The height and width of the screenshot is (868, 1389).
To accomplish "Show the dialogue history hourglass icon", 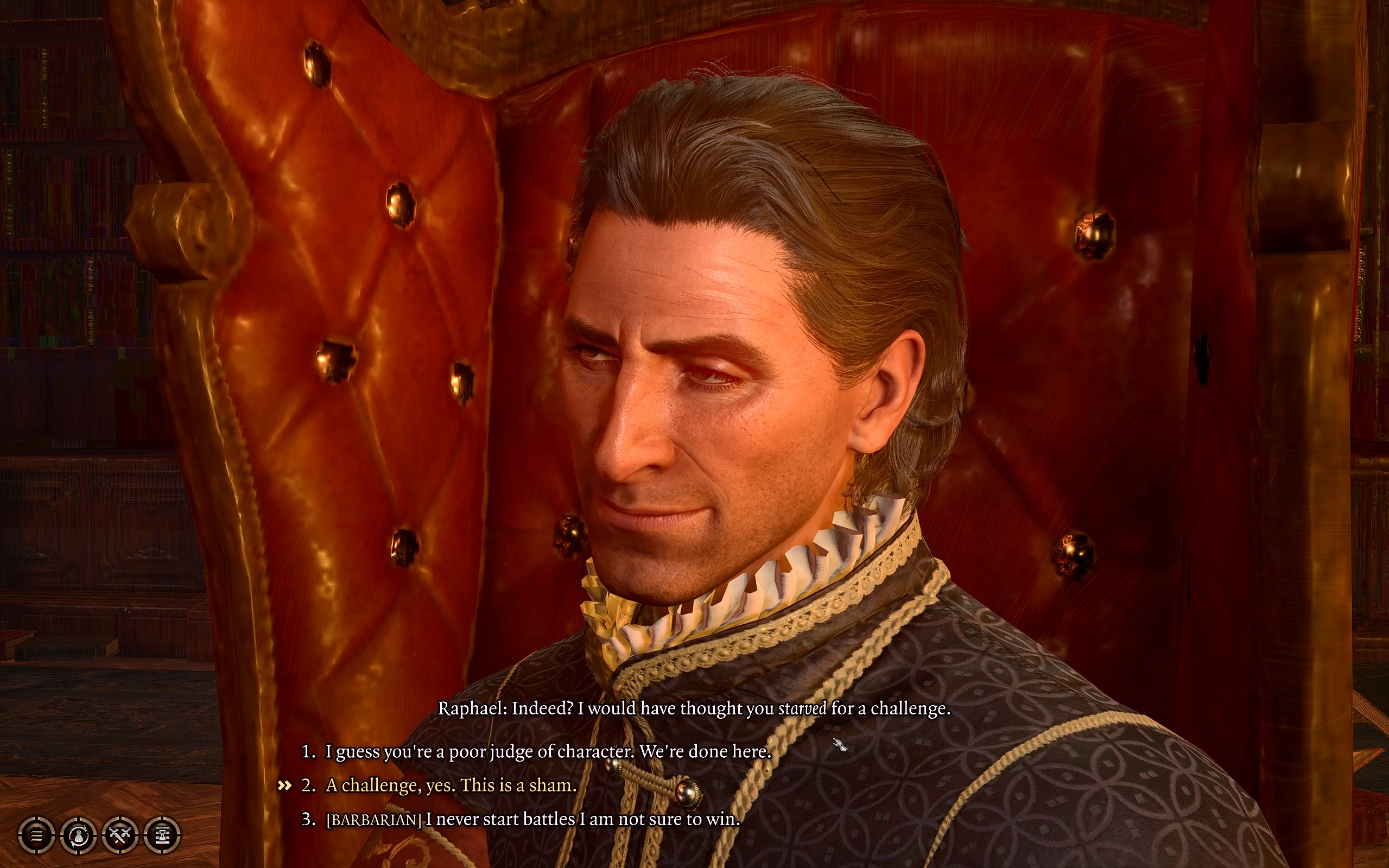I will click(162, 835).
